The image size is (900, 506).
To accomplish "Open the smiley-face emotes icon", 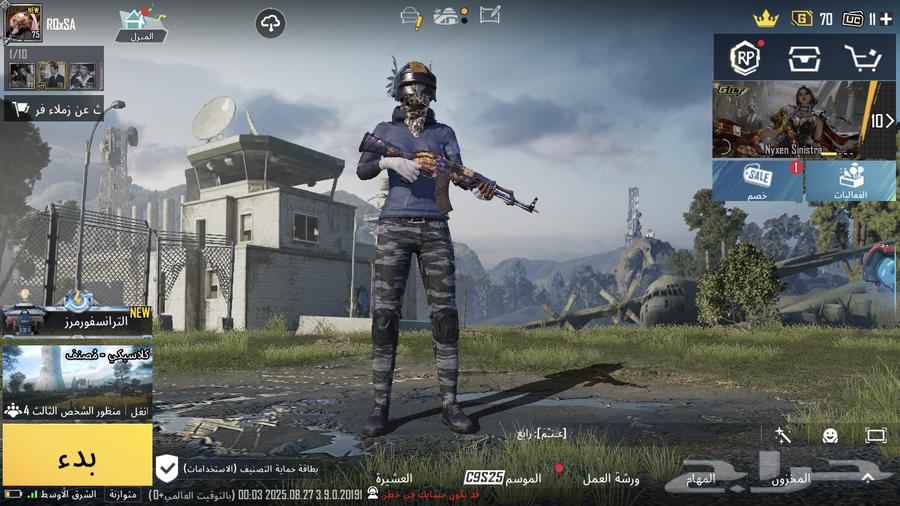I will [830, 436].
